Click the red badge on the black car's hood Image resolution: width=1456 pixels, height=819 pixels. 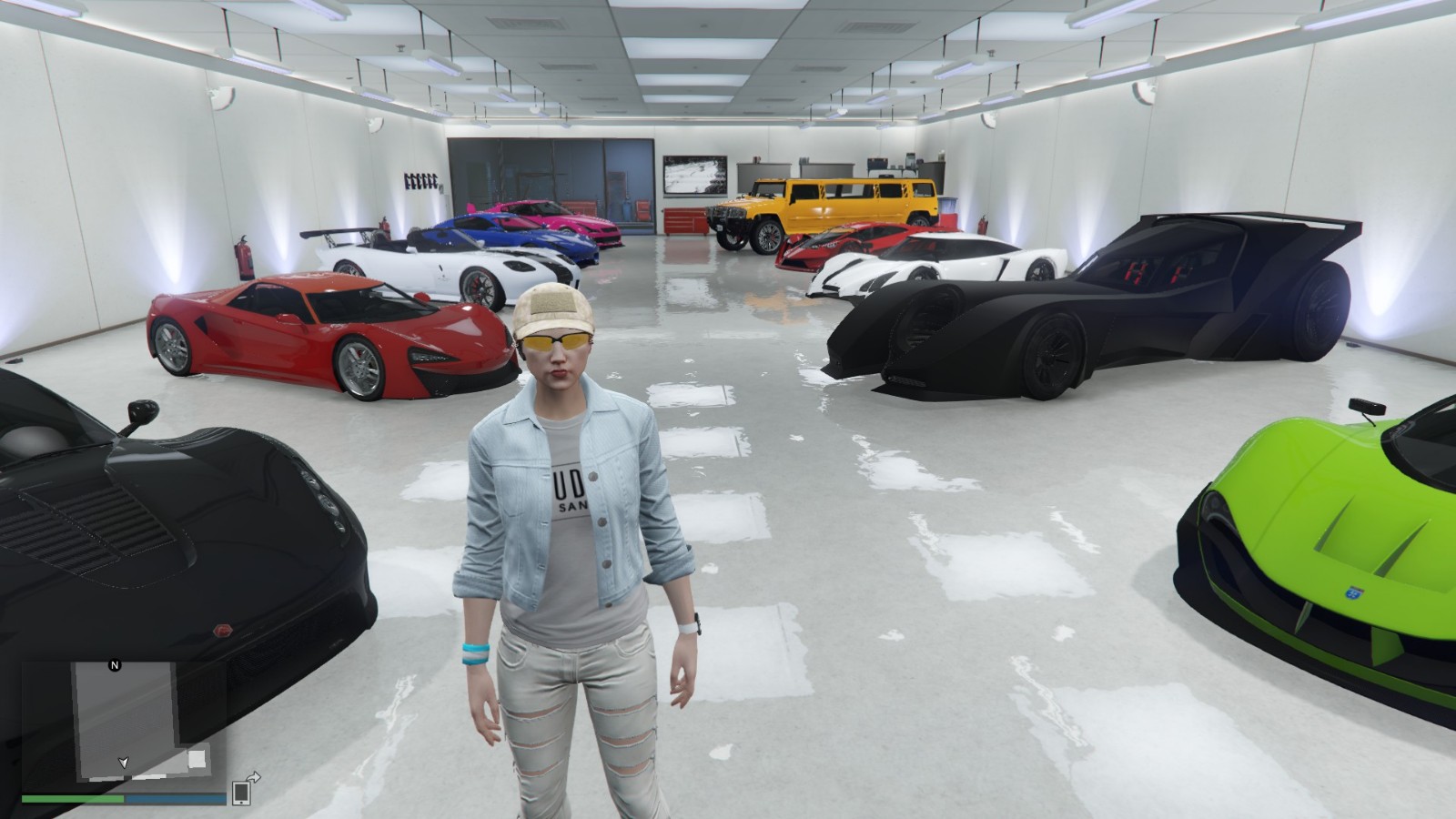[x=223, y=630]
